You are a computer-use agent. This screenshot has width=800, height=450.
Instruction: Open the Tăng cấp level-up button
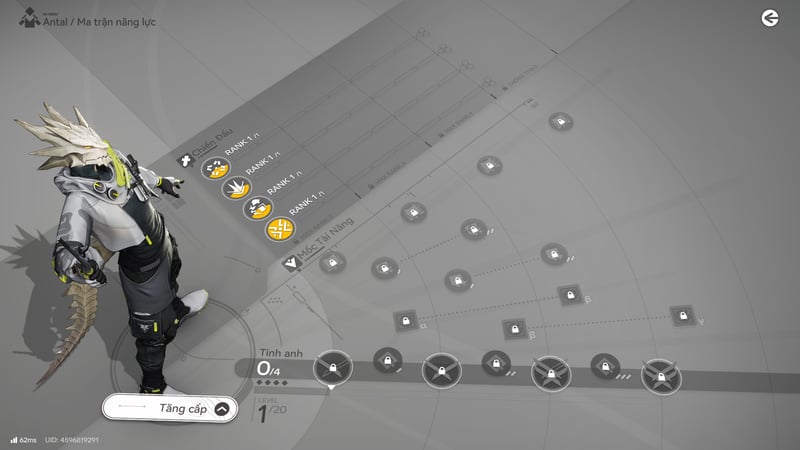point(170,408)
